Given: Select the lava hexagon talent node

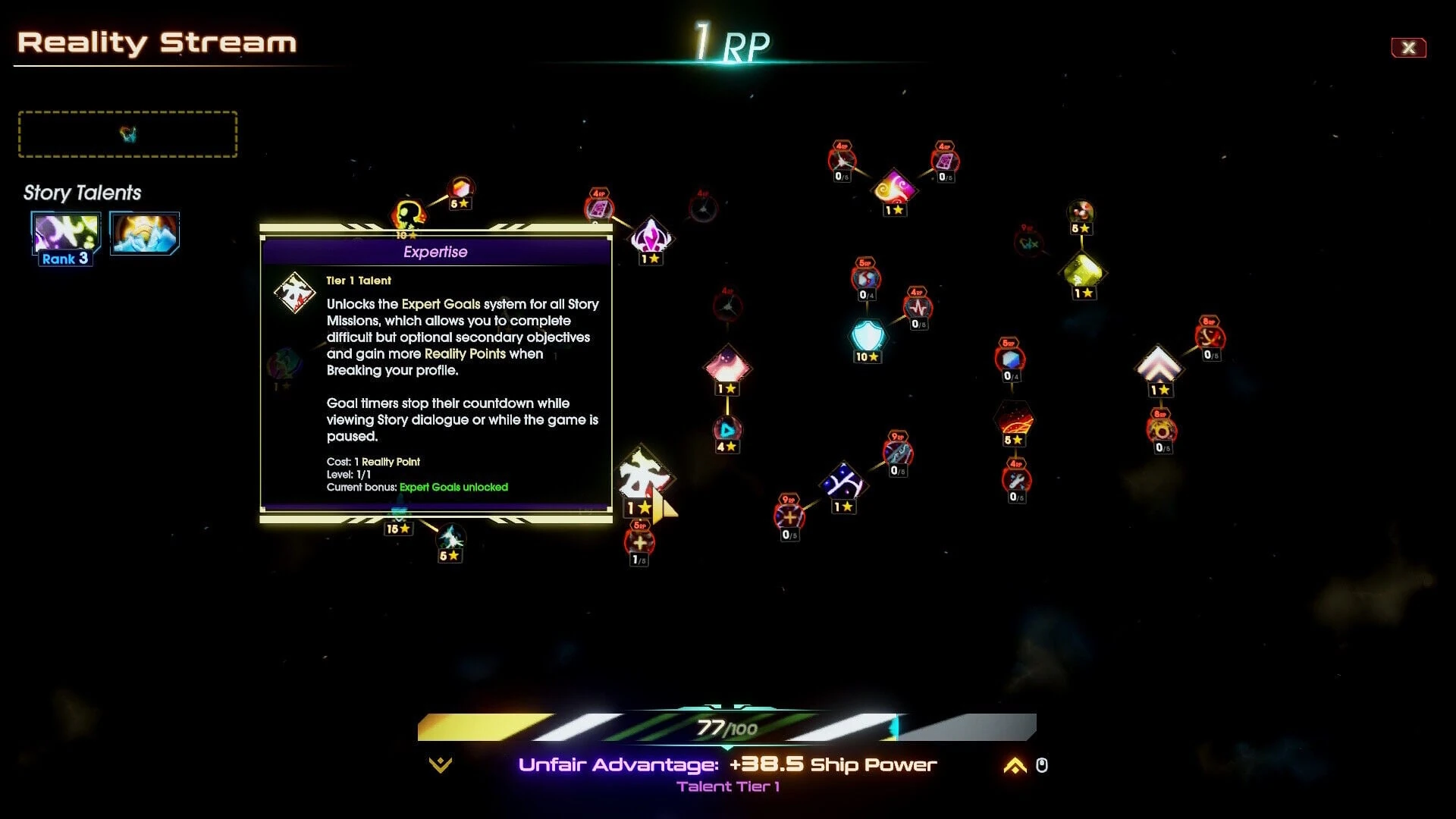Looking at the screenshot, I should coord(1014,418).
